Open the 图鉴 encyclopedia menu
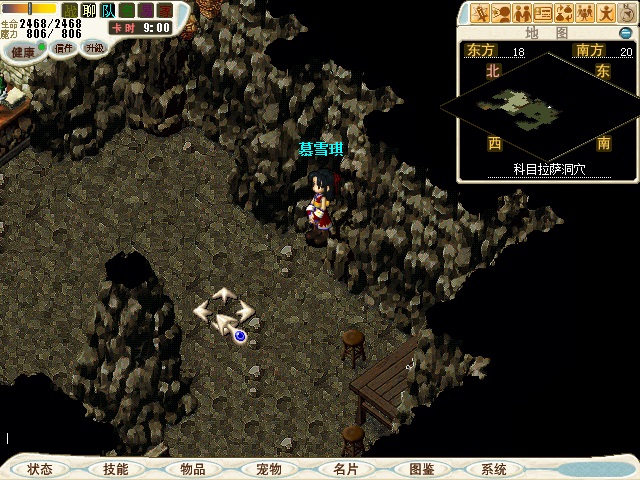Image resolution: width=640 pixels, height=480 pixels. [420, 469]
